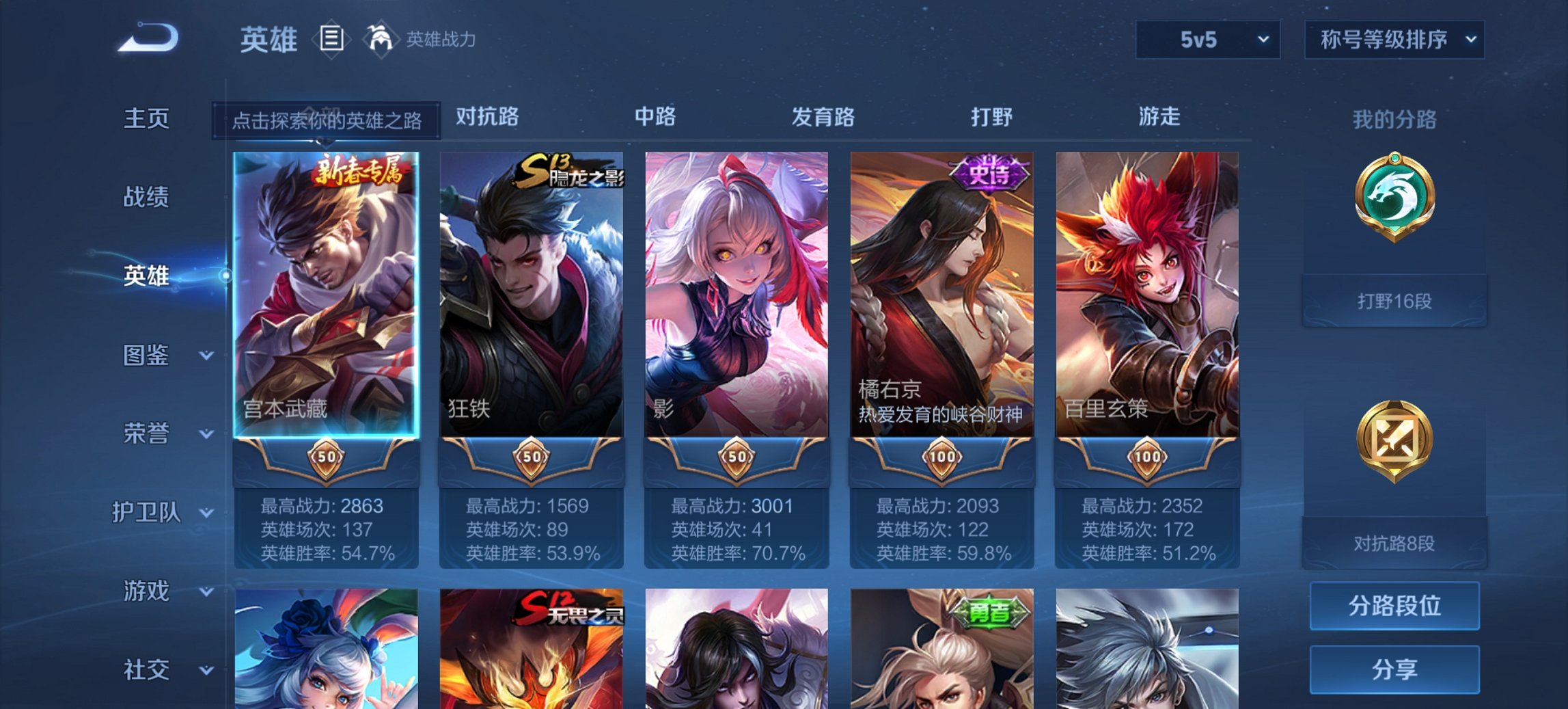Click the 分路段位 button

1394,606
